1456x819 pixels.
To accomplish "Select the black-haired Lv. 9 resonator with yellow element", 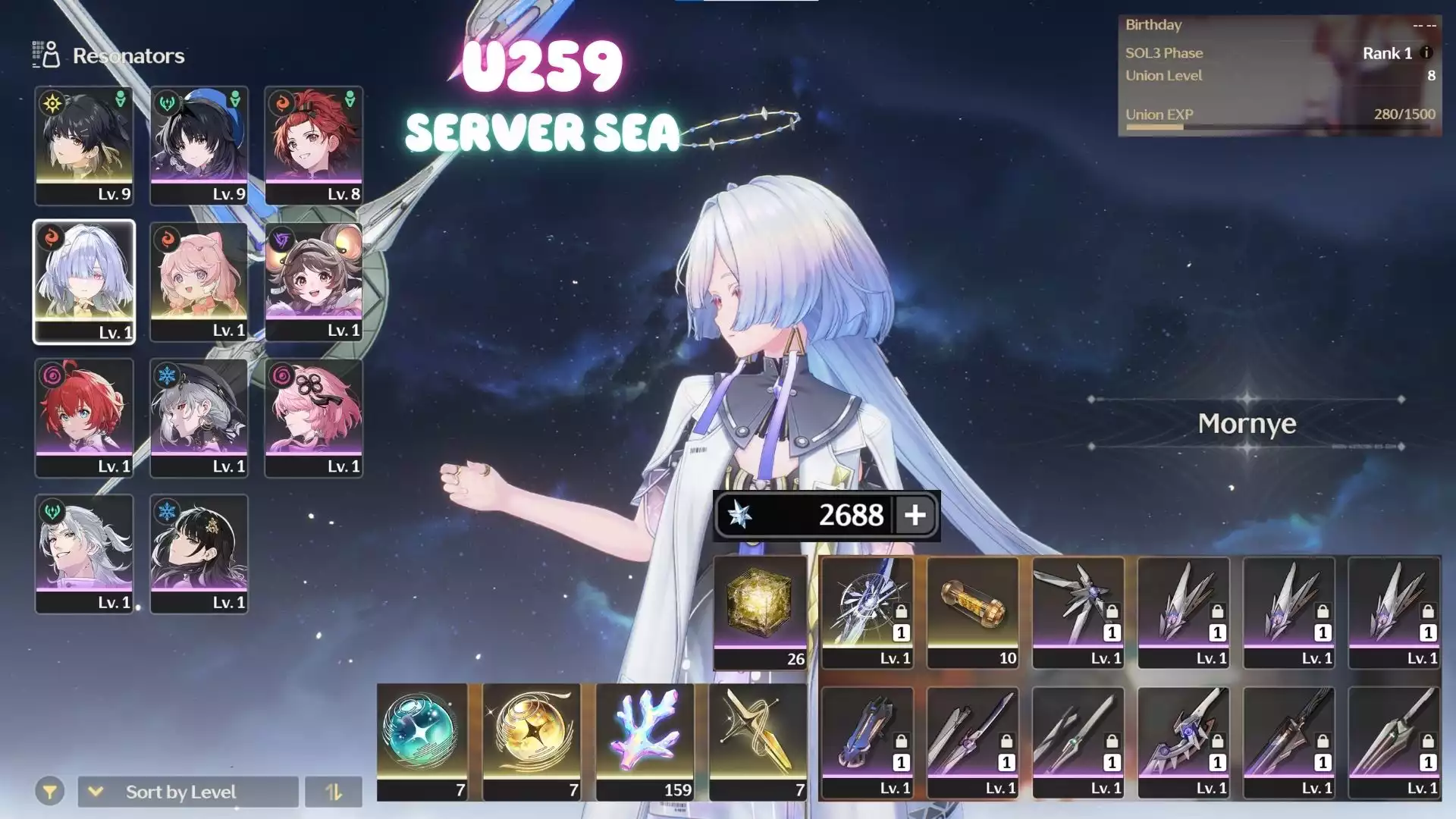I will 84,145.
